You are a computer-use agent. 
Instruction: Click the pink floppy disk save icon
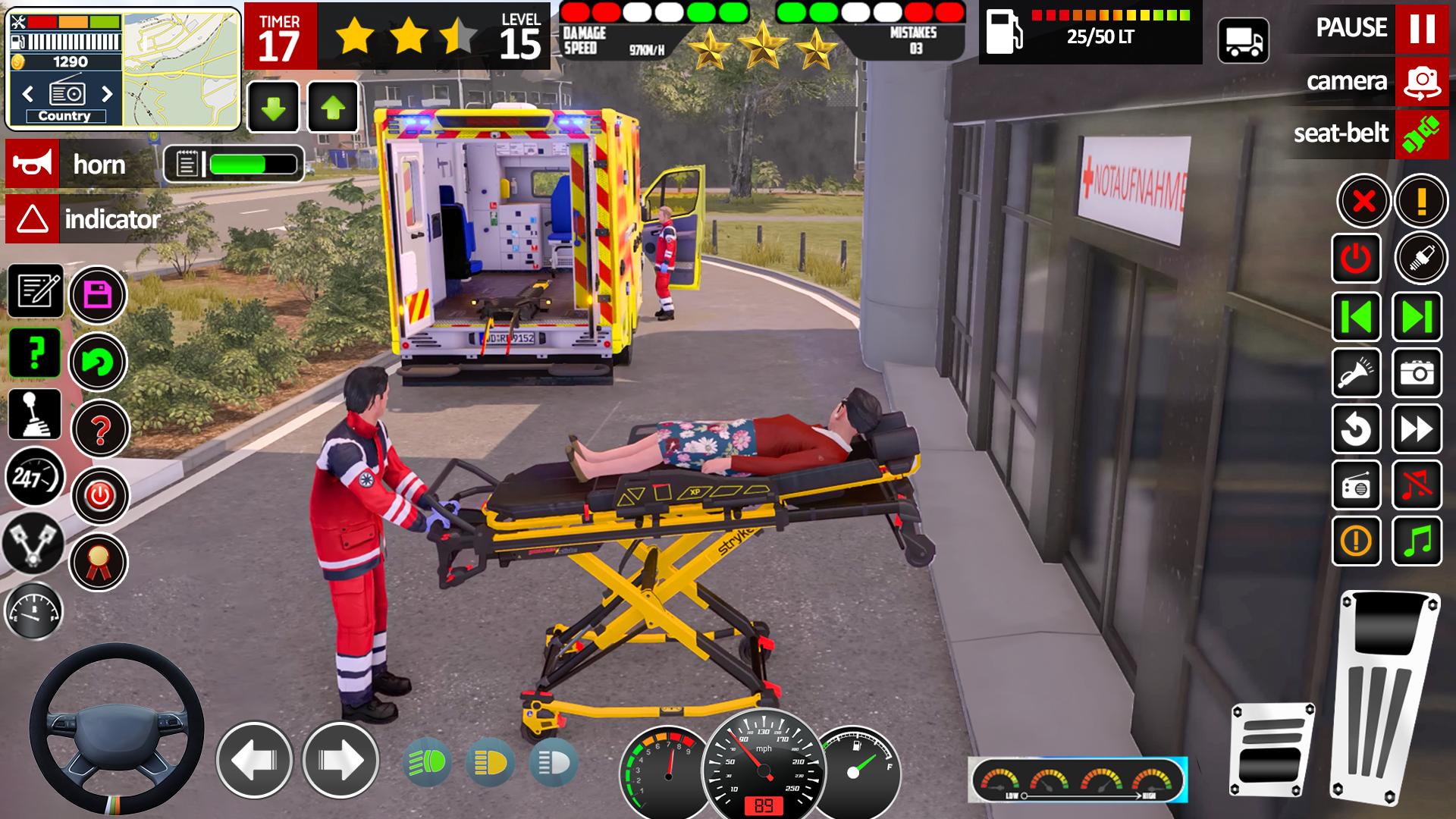(x=99, y=294)
